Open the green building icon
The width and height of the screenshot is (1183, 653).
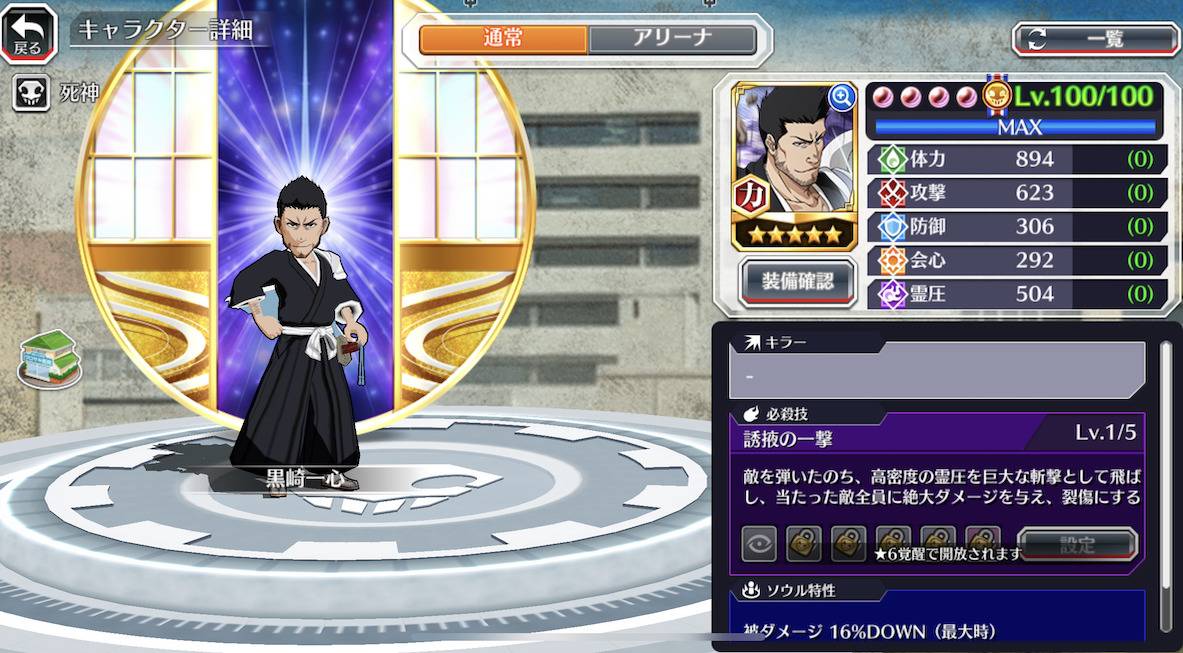coord(50,359)
